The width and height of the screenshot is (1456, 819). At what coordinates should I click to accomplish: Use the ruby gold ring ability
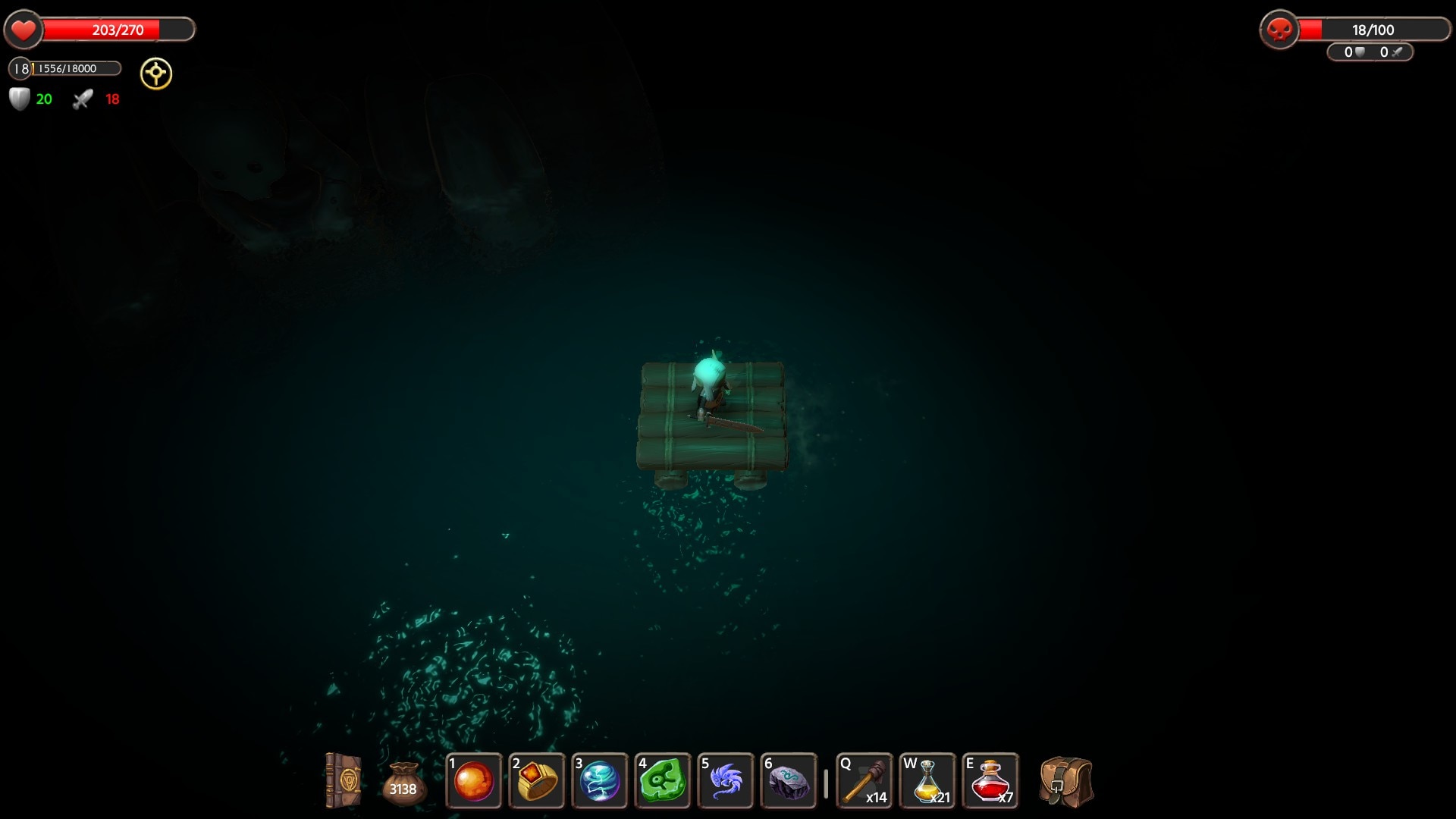[537, 781]
